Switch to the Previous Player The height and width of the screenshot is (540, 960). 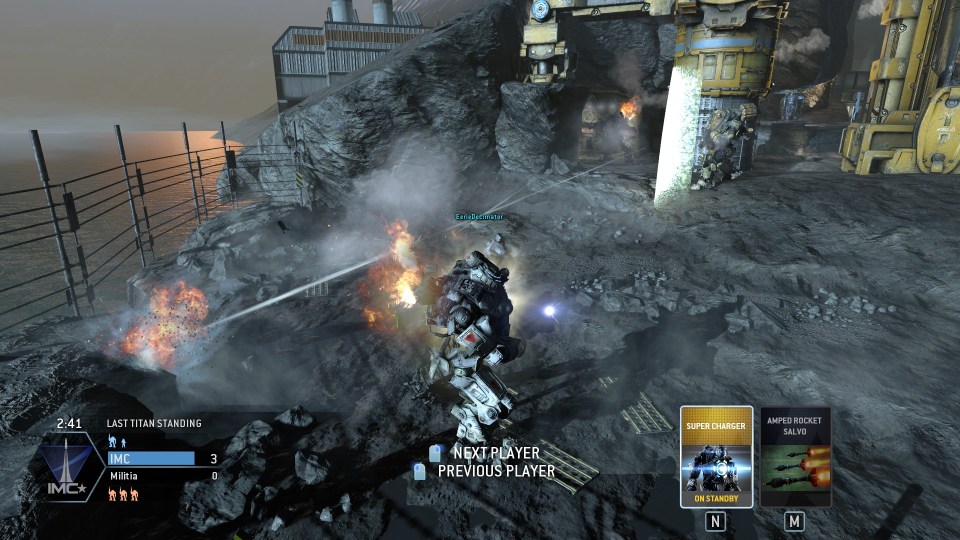495,471
